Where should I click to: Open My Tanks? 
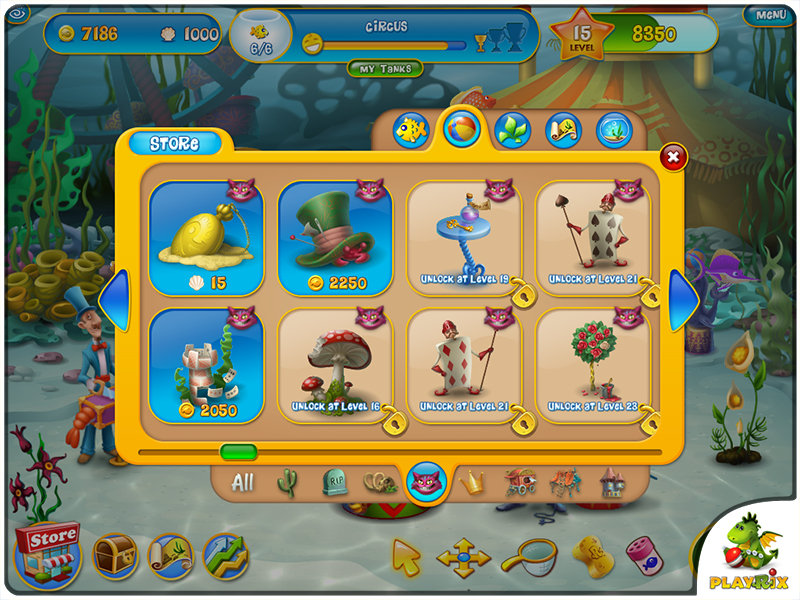385,68
